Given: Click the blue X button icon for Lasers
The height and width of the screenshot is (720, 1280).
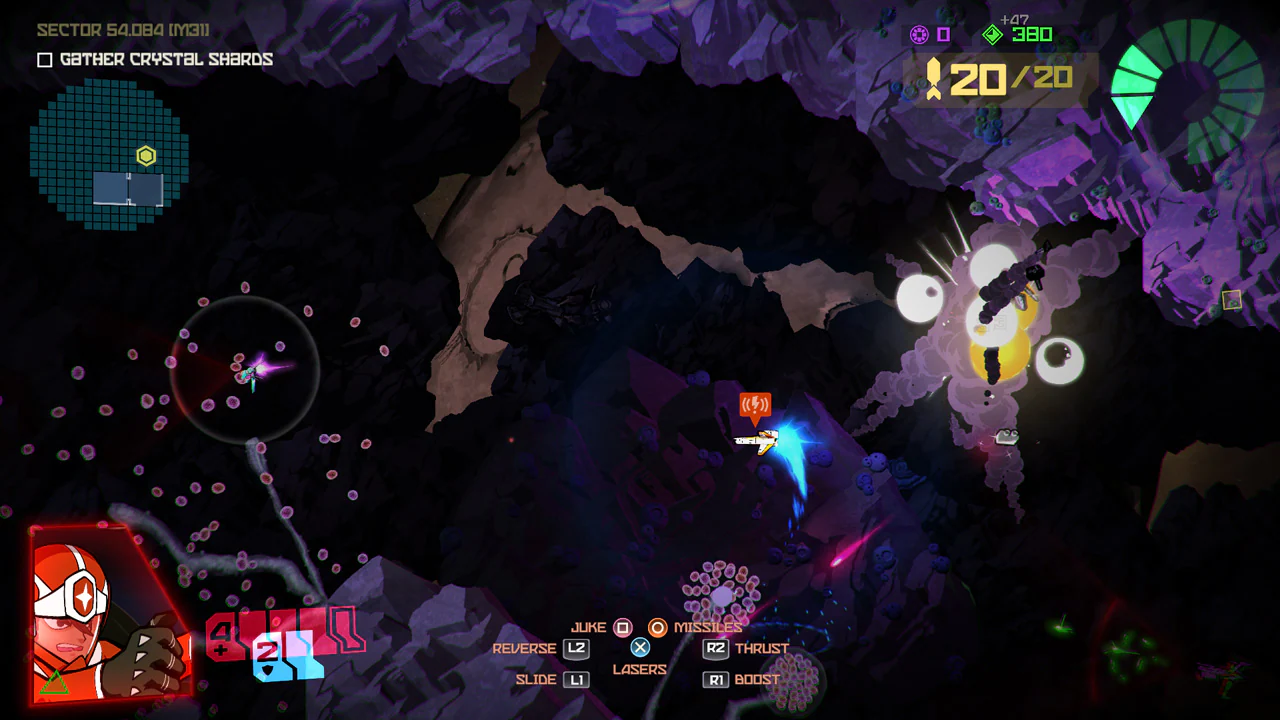Looking at the screenshot, I should click(639, 648).
